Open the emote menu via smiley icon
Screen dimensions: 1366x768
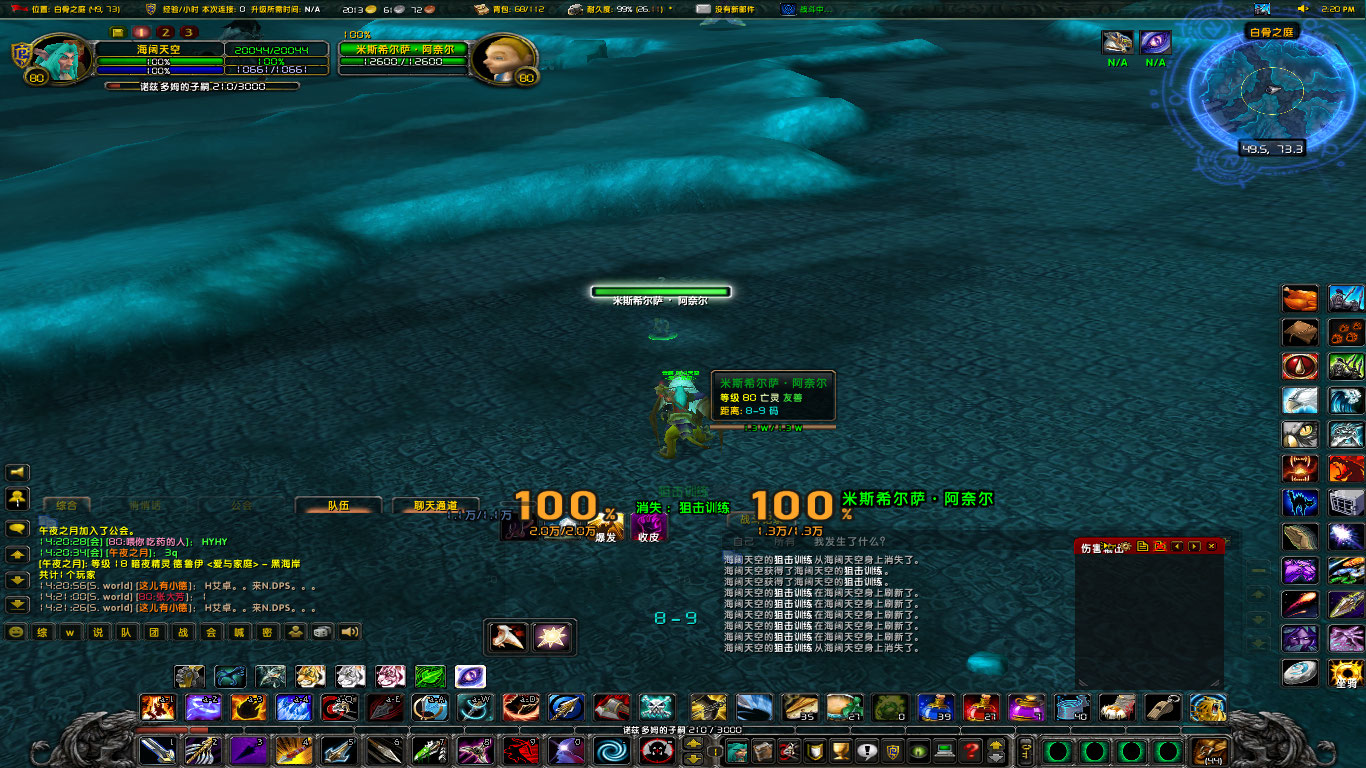click(x=16, y=632)
